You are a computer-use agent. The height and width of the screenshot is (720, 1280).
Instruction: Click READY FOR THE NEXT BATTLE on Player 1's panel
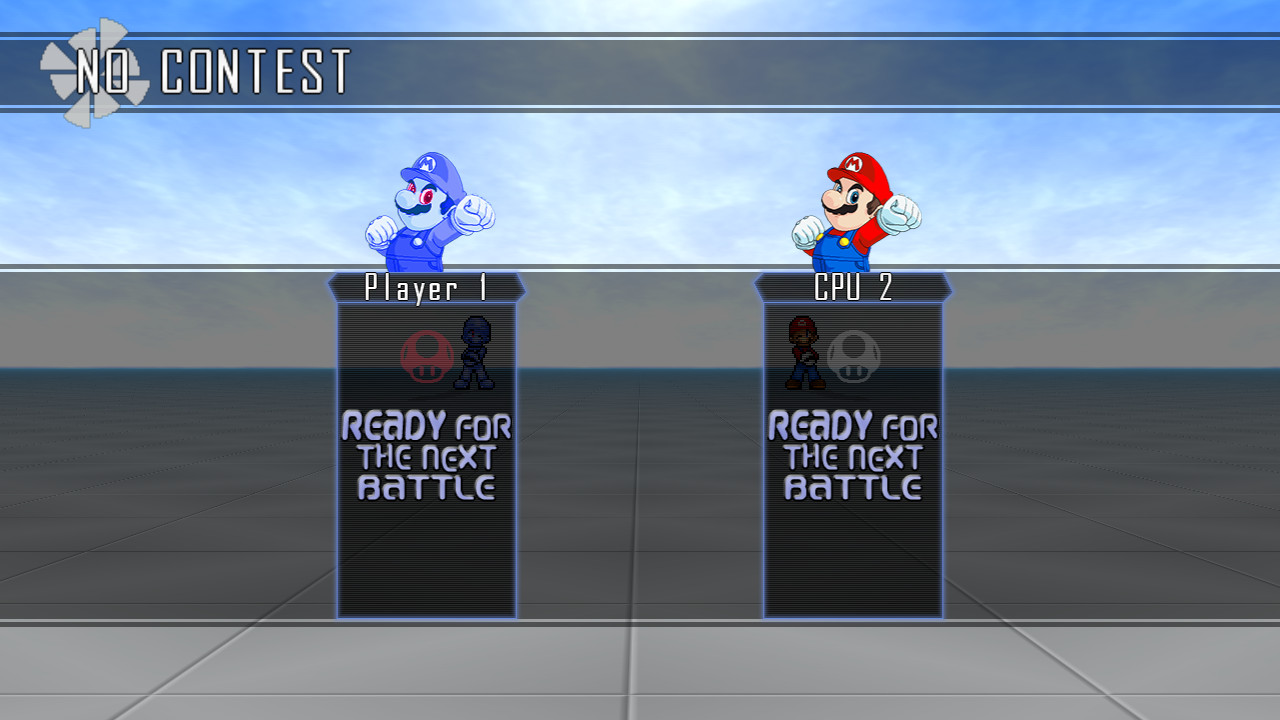click(x=428, y=455)
